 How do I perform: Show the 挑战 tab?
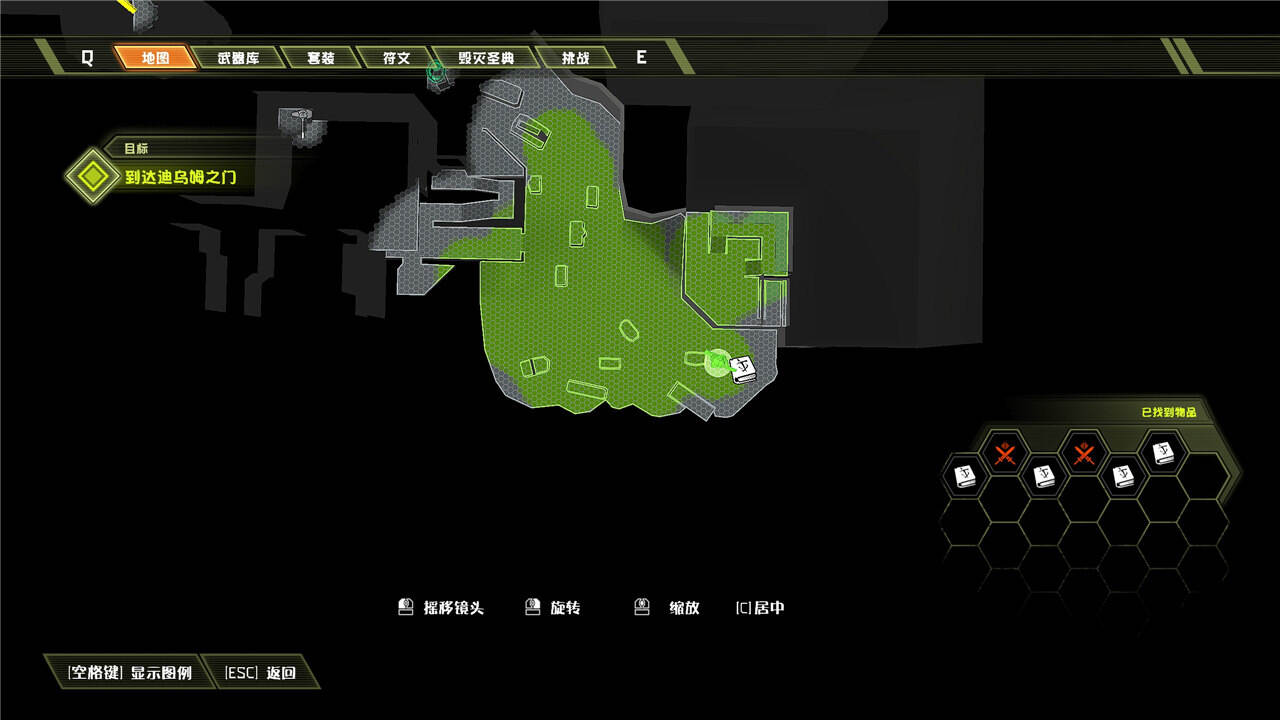(574, 58)
